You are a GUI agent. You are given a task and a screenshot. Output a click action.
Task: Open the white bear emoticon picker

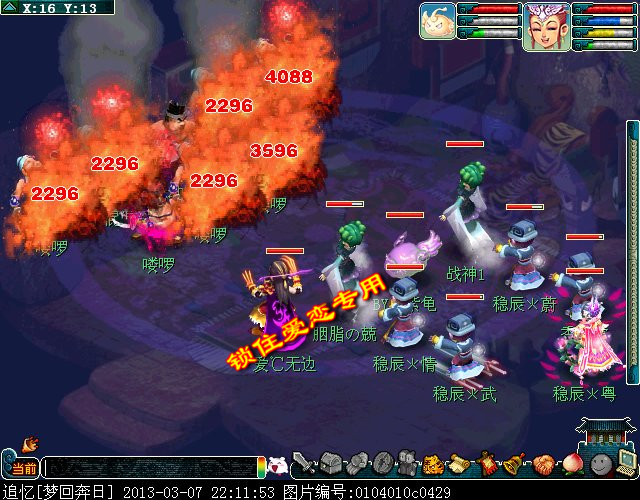coord(279,465)
